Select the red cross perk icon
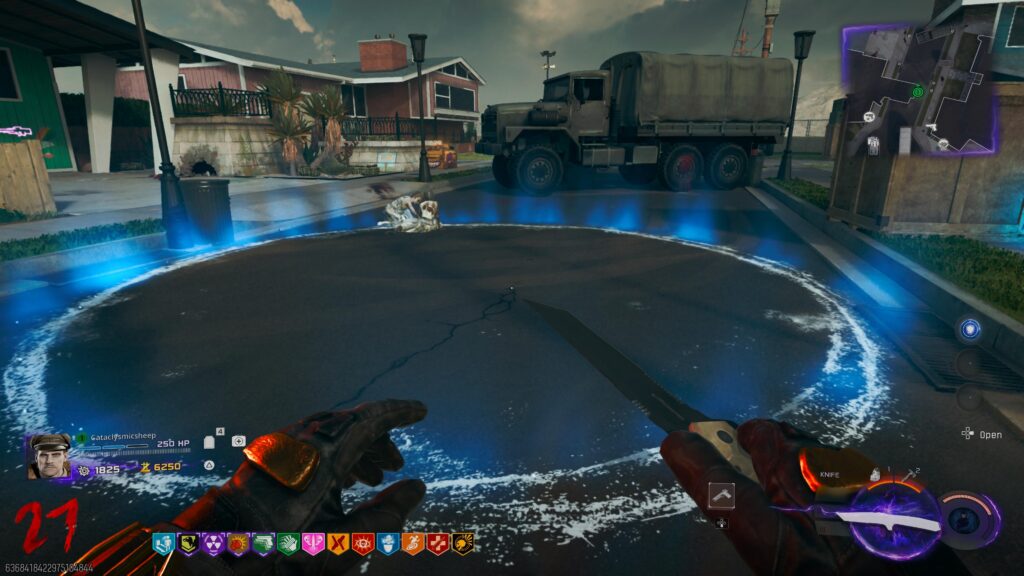 coord(438,544)
